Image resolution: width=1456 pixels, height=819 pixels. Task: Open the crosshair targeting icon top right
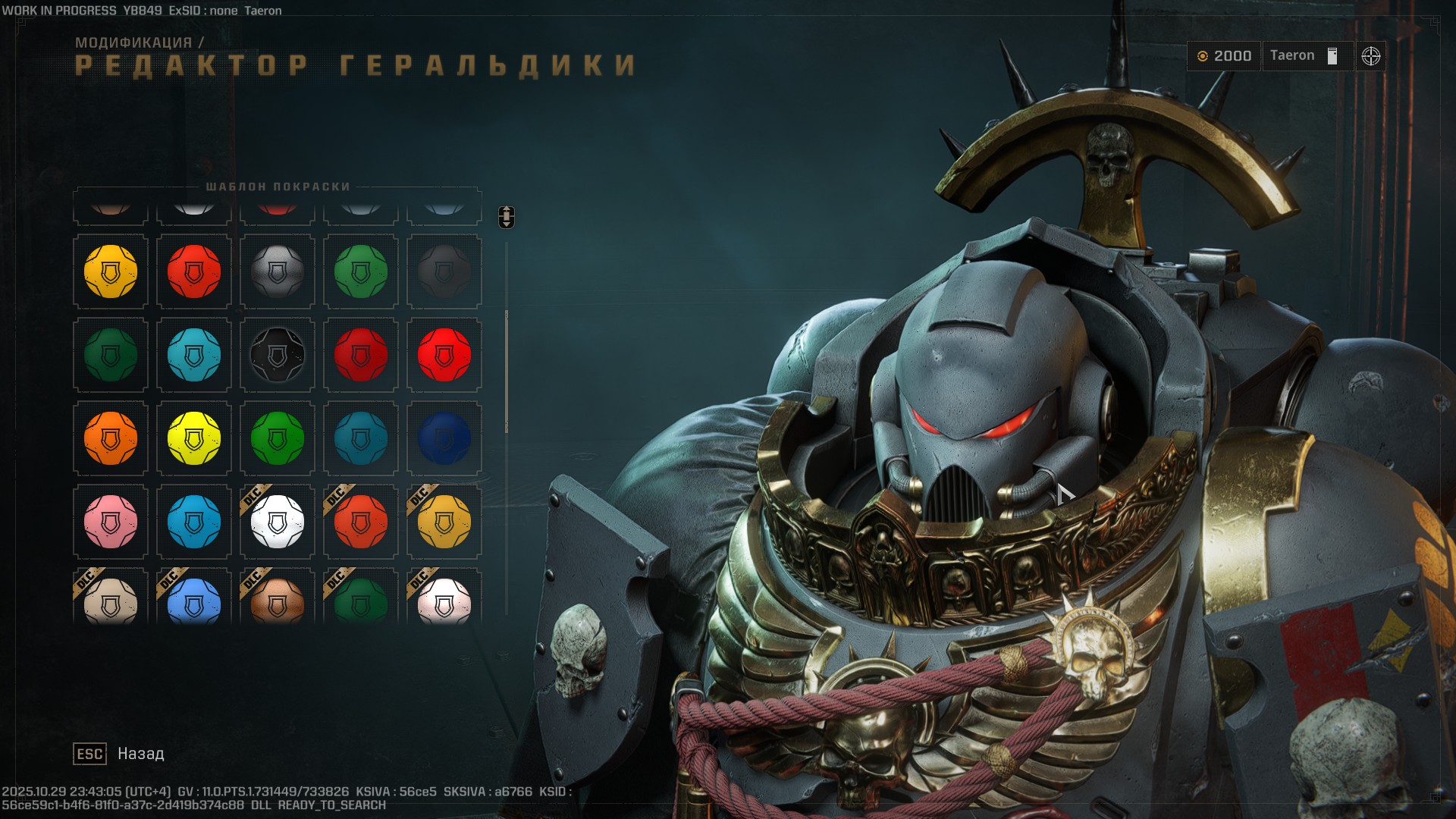point(1373,55)
